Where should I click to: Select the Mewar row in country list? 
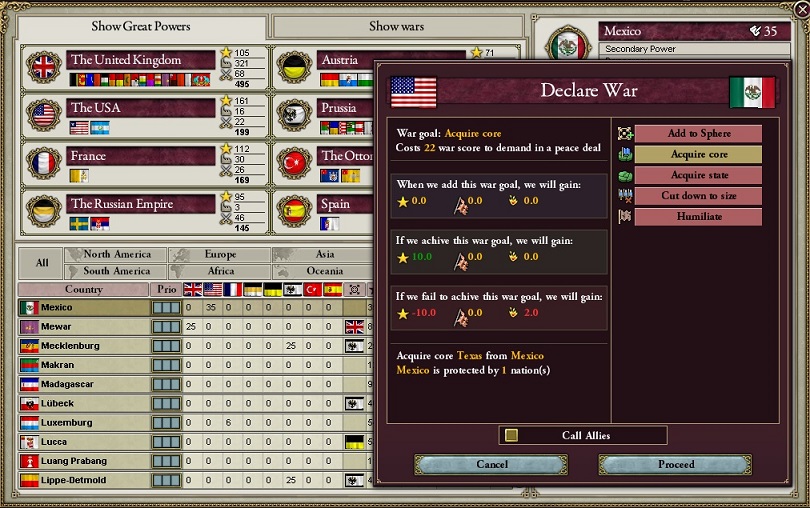(x=83, y=327)
